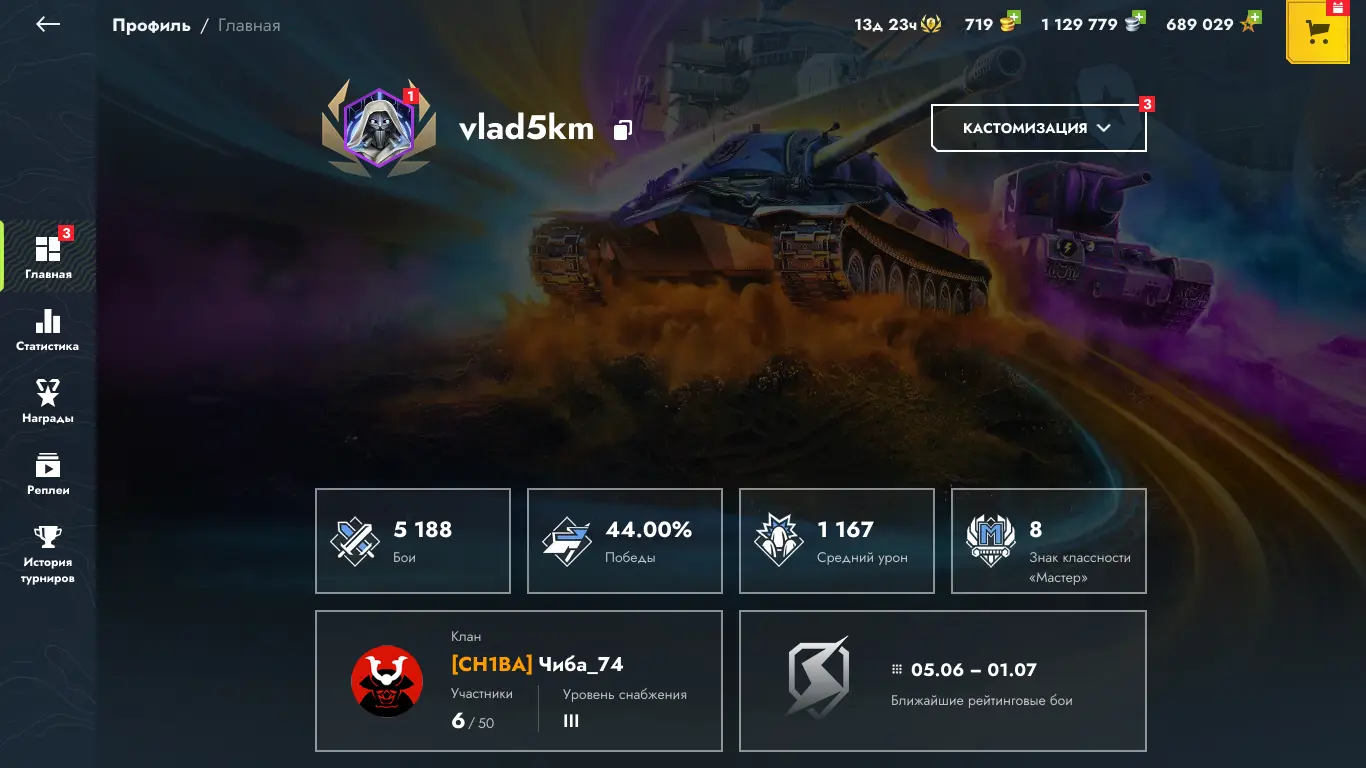The width and height of the screenshot is (1366, 768).
Task: Open the Средний урон stat card
Action: 837,541
